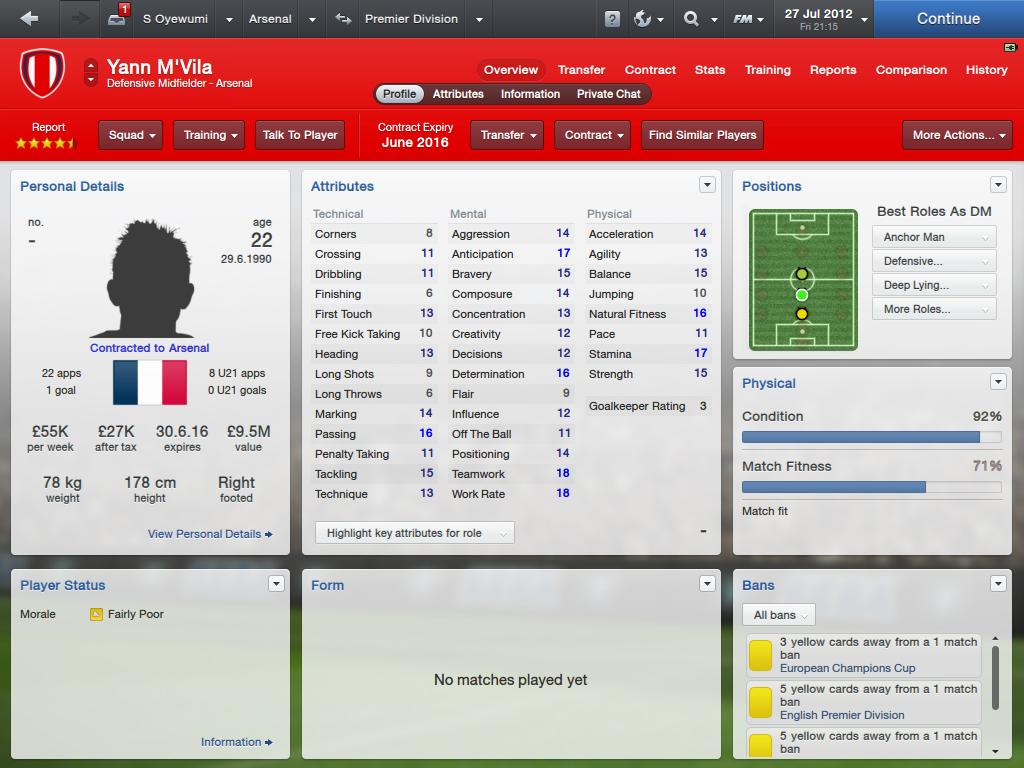The image size is (1024, 768).
Task: Open the search magnifier menu
Action: coord(698,19)
